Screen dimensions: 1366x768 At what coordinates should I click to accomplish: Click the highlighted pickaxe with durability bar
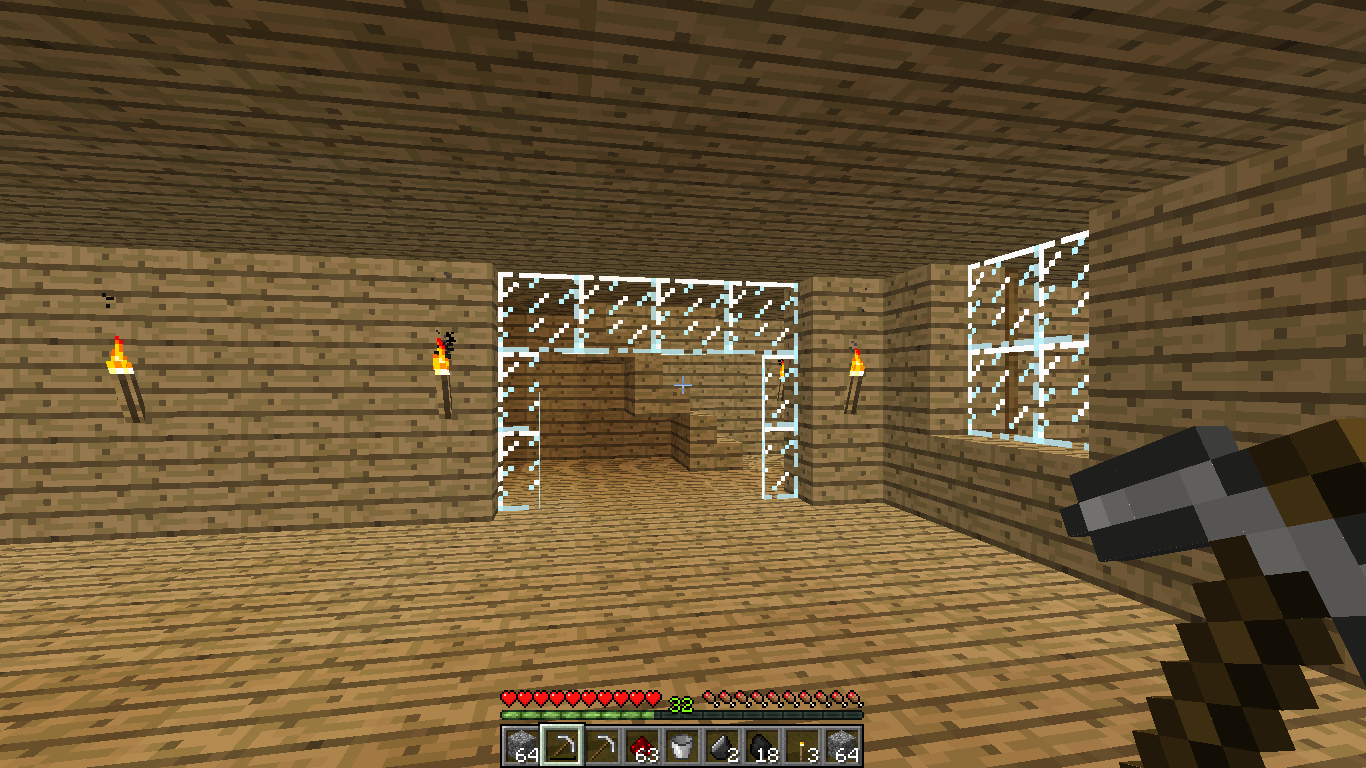(562, 746)
